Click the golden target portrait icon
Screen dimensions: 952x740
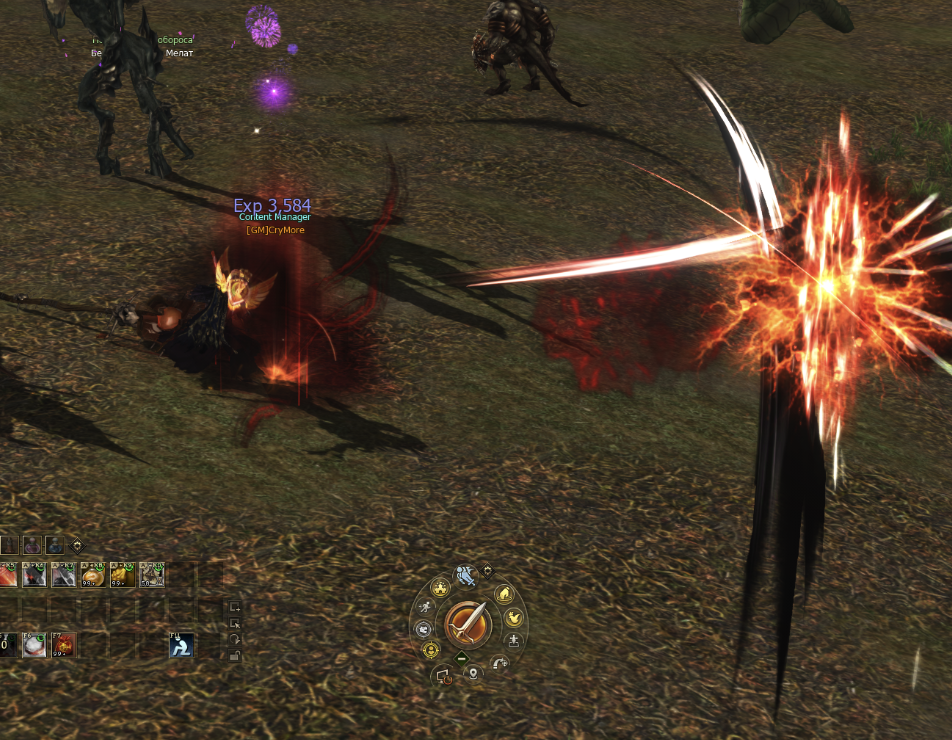[432, 651]
